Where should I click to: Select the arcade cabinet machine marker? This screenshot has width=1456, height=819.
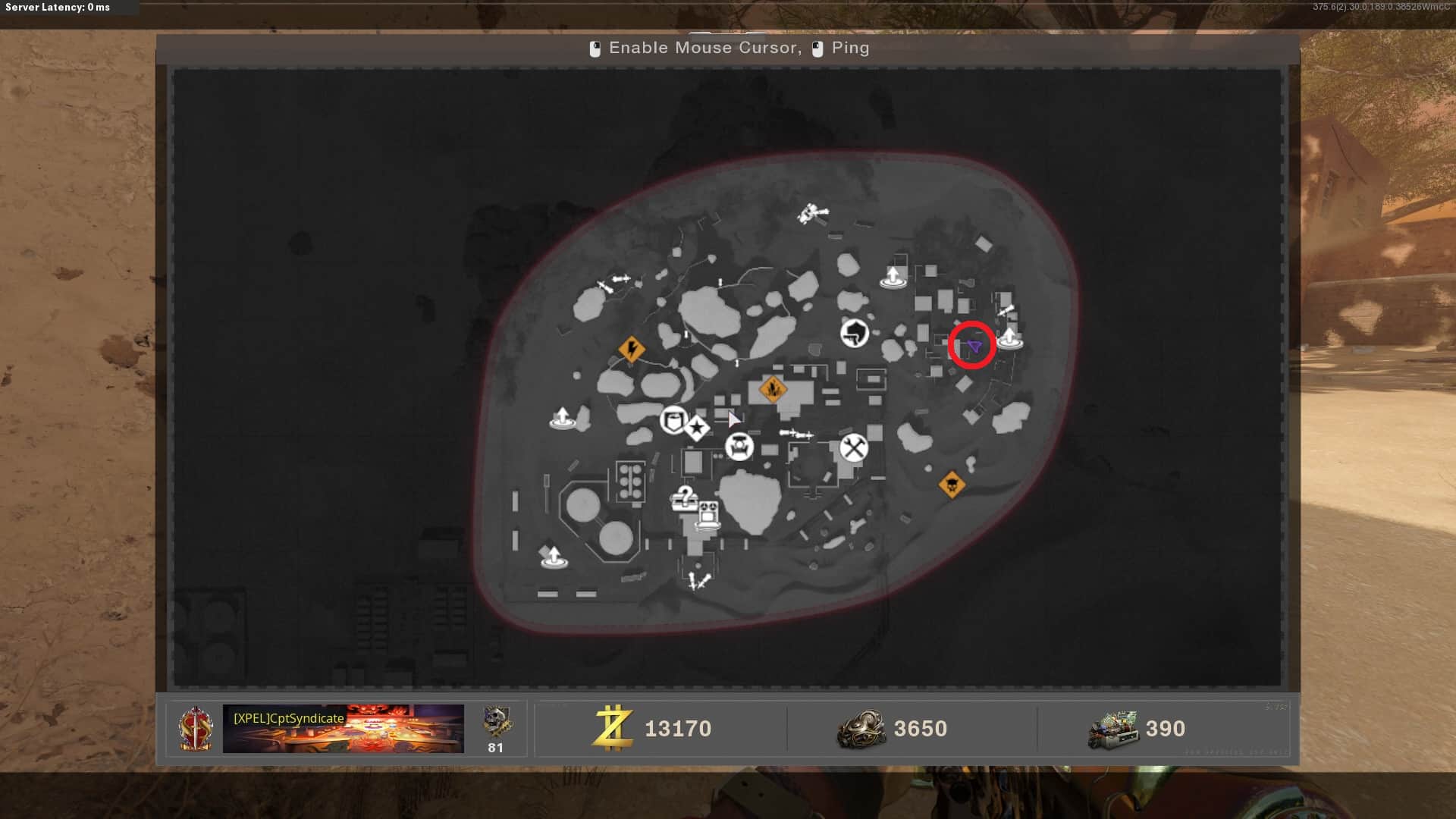pyautogui.click(x=708, y=514)
